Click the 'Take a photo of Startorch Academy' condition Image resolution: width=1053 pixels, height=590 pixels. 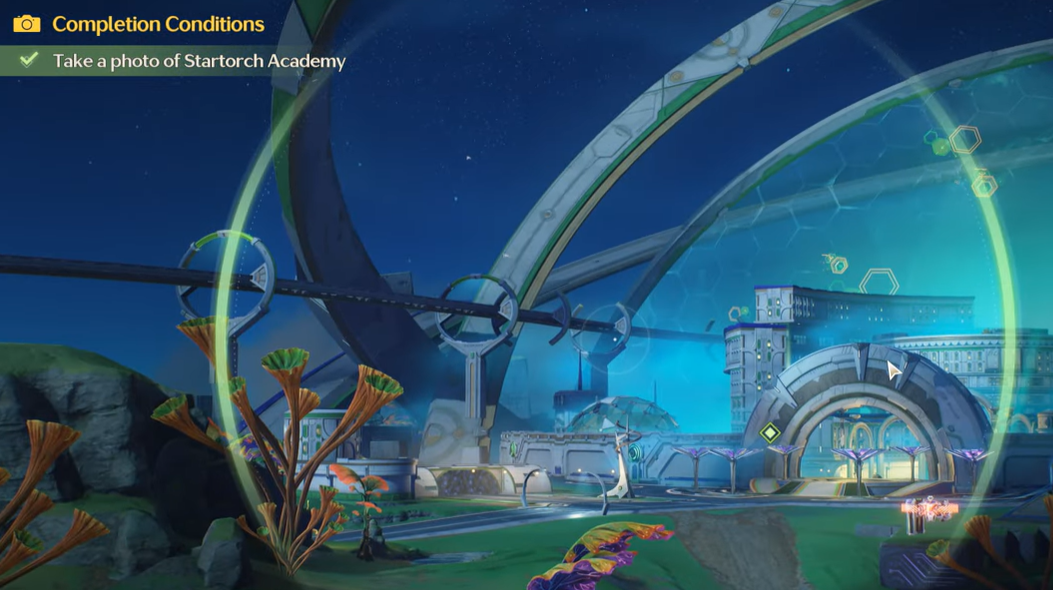tap(198, 61)
